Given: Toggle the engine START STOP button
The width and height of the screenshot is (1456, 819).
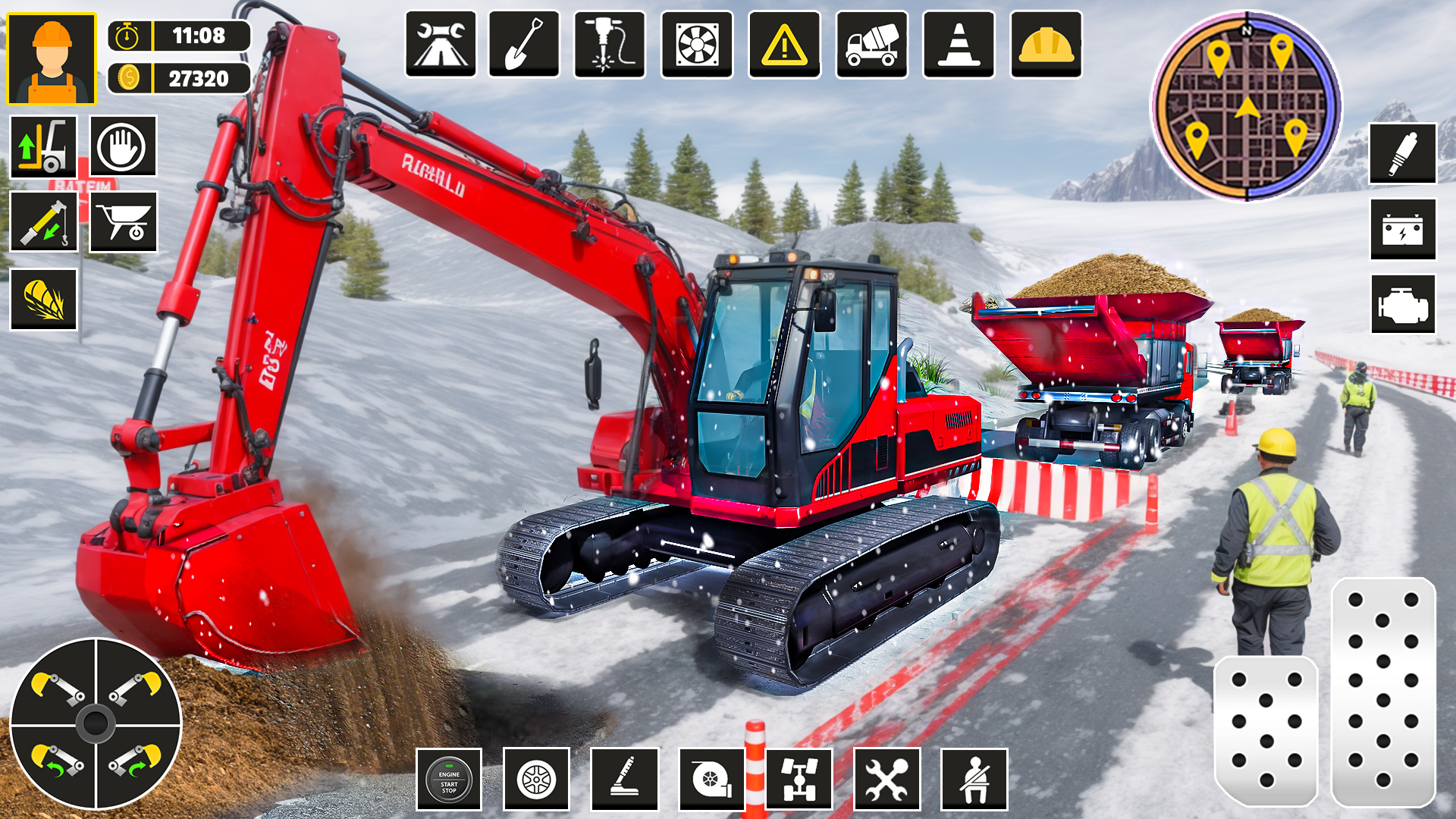Looking at the screenshot, I should [450, 778].
